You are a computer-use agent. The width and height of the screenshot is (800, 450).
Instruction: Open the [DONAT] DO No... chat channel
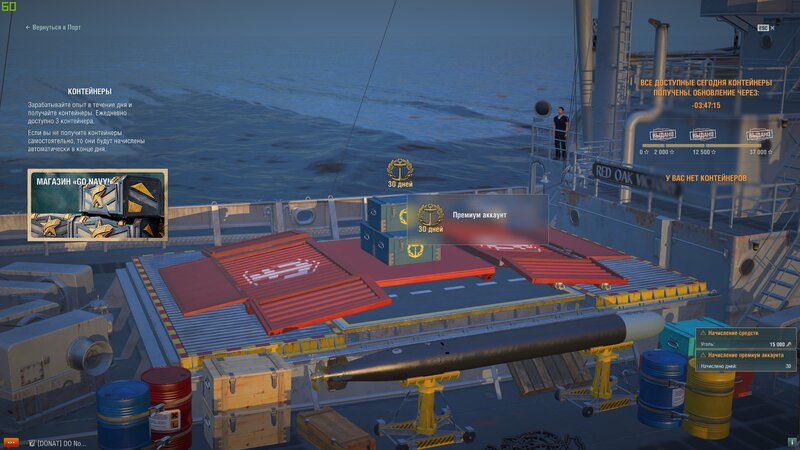58,442
